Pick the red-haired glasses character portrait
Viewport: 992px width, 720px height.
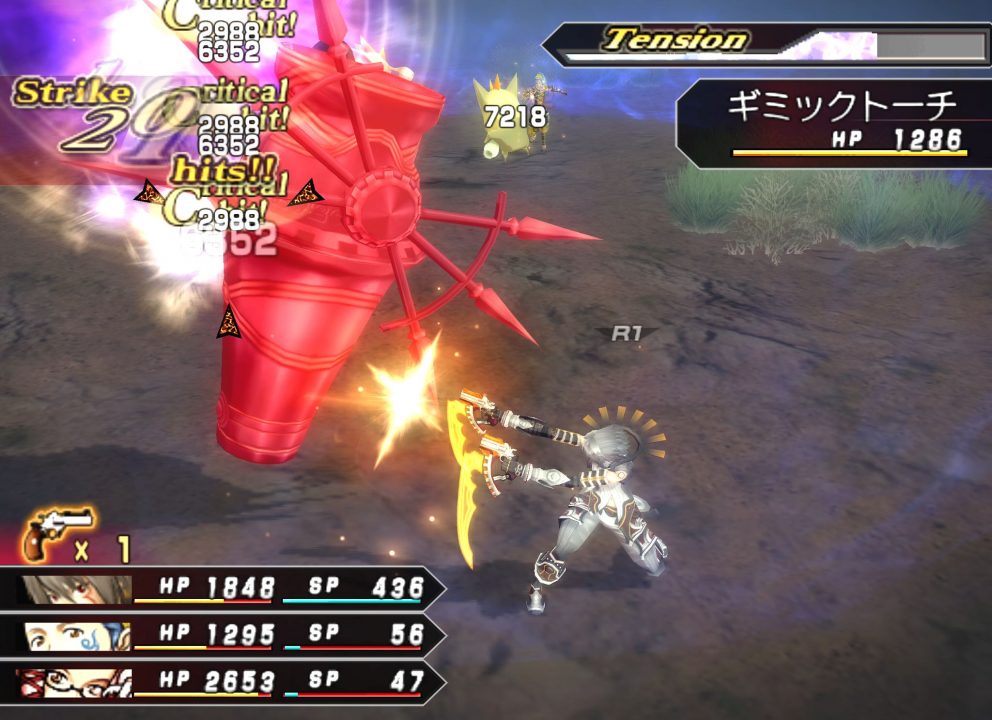tap(75, 682)
